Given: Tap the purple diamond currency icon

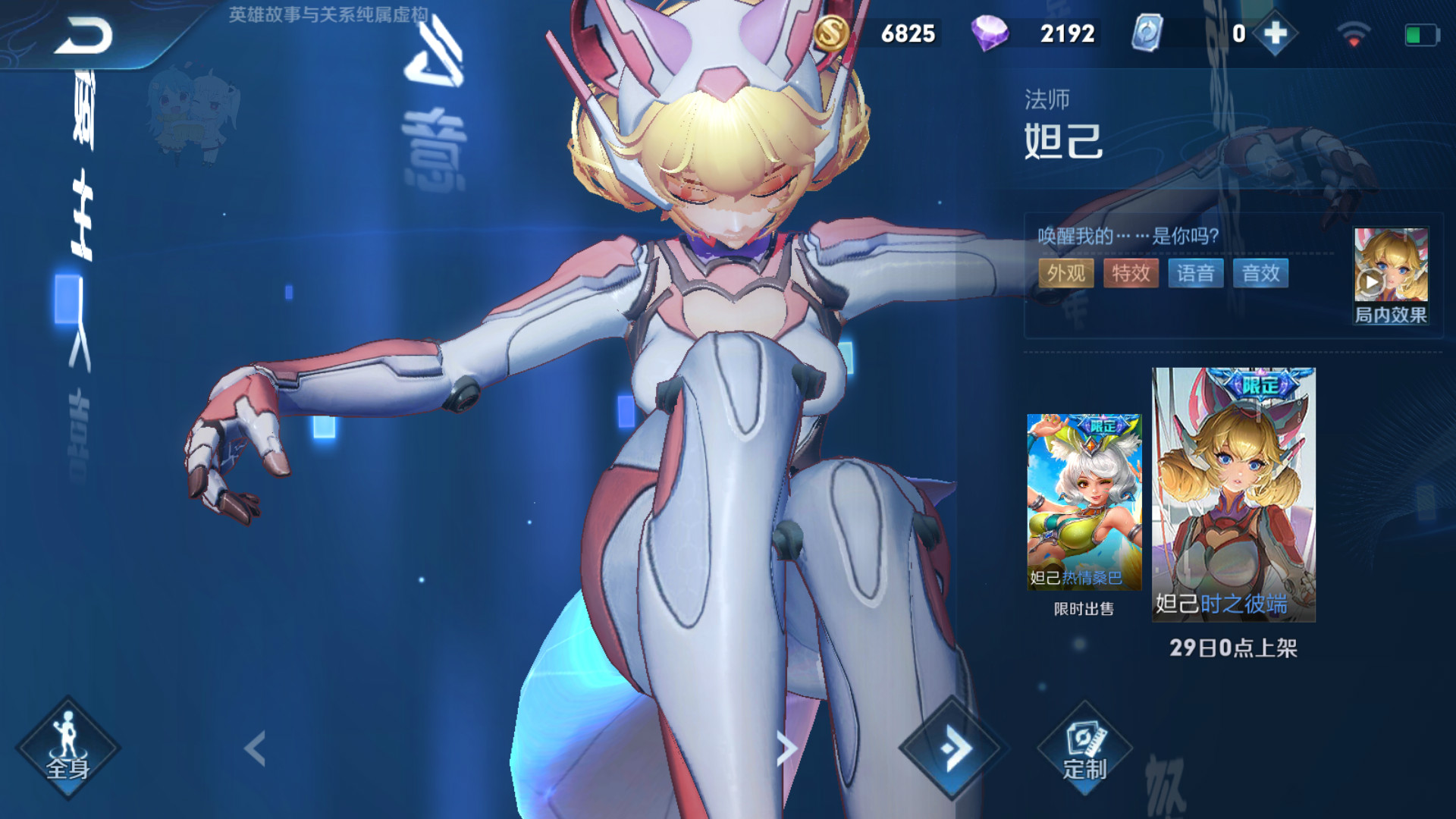Looking at the screenshot, I should pos(989,33).
